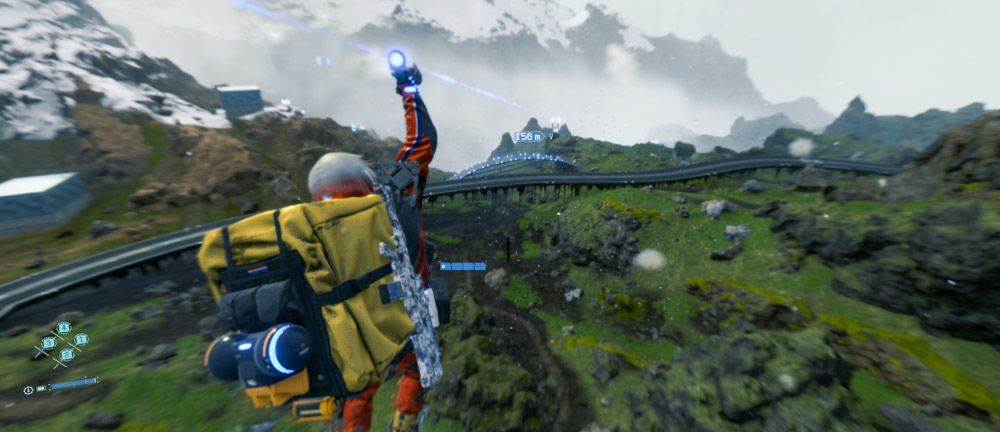Click the 156 m zip-line destination marker
1000x432 pixels.
click(x=528, y=137)
